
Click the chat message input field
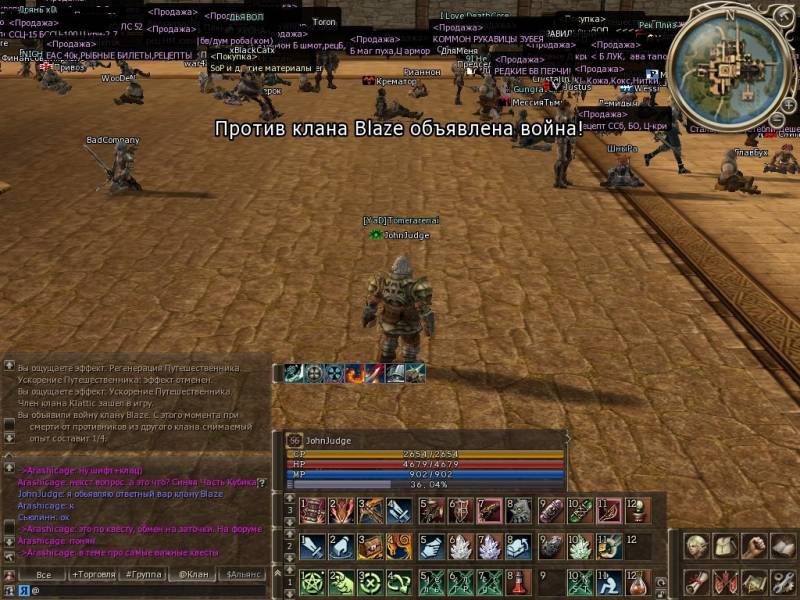point(150,590)
